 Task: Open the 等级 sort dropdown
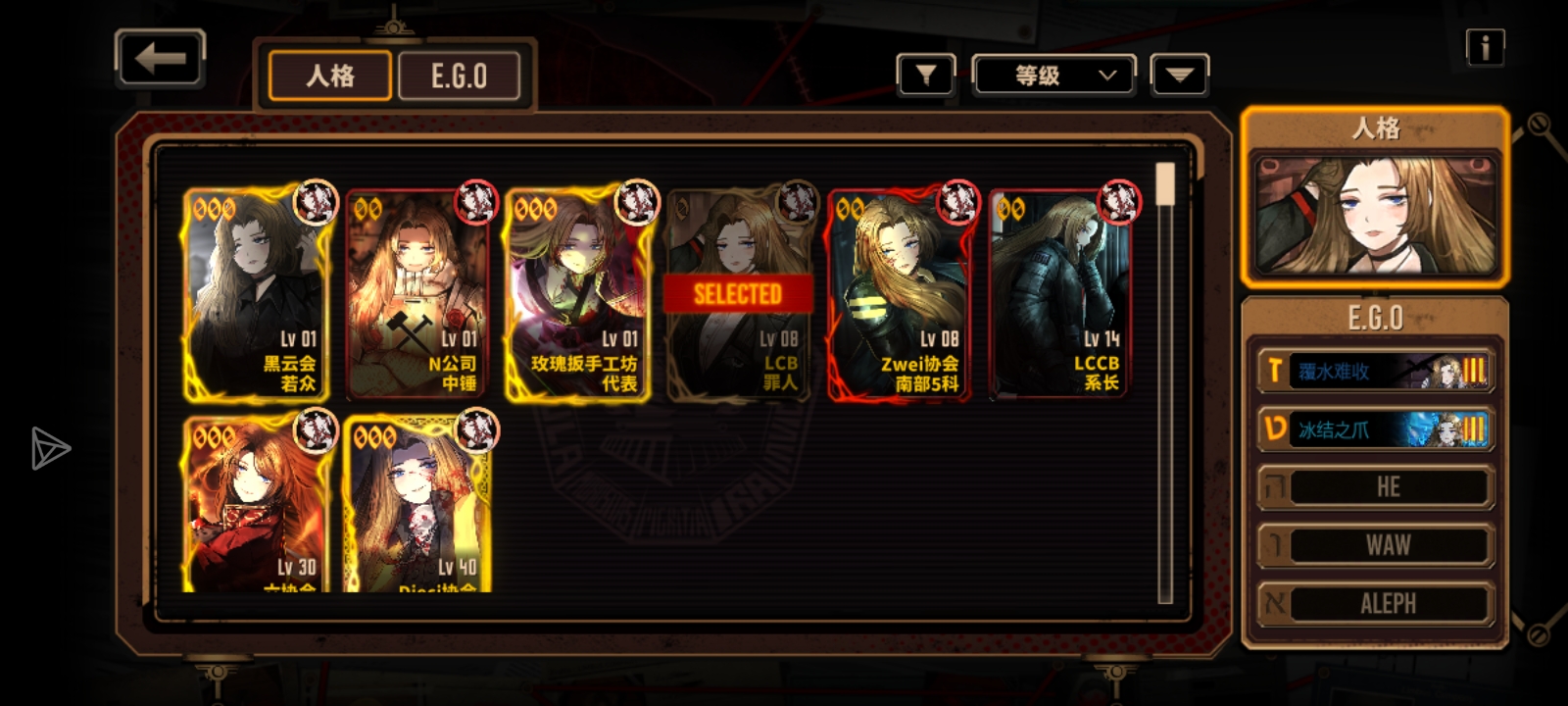[1053, 76]
